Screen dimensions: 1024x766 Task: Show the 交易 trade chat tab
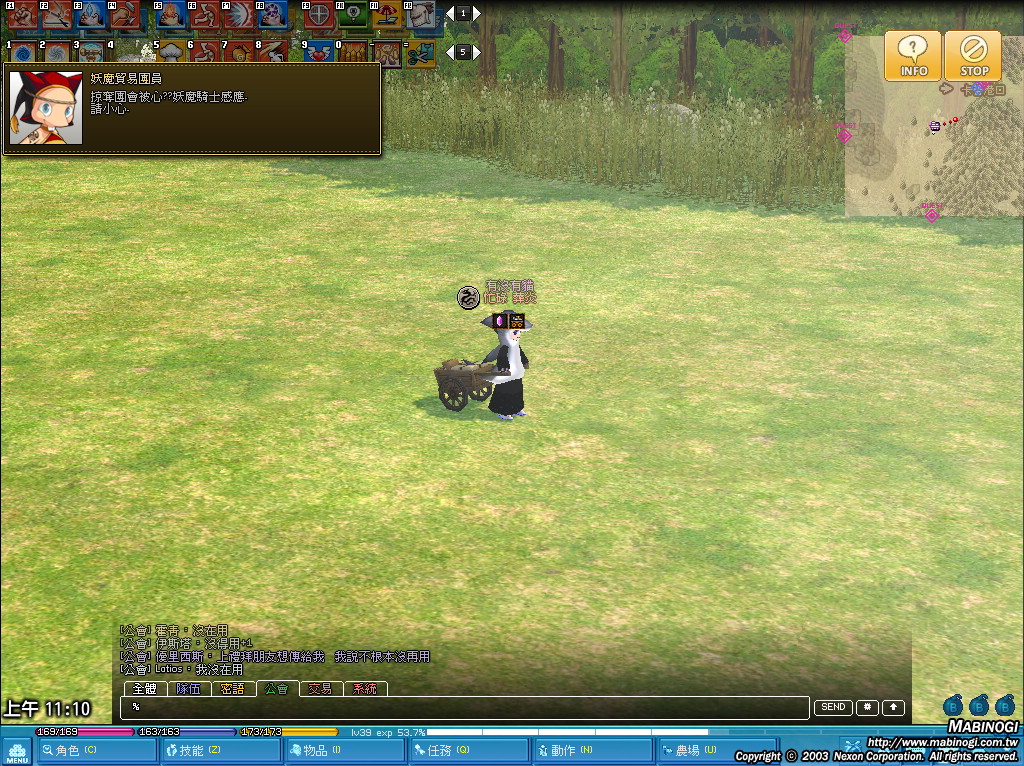pos(320,689)
